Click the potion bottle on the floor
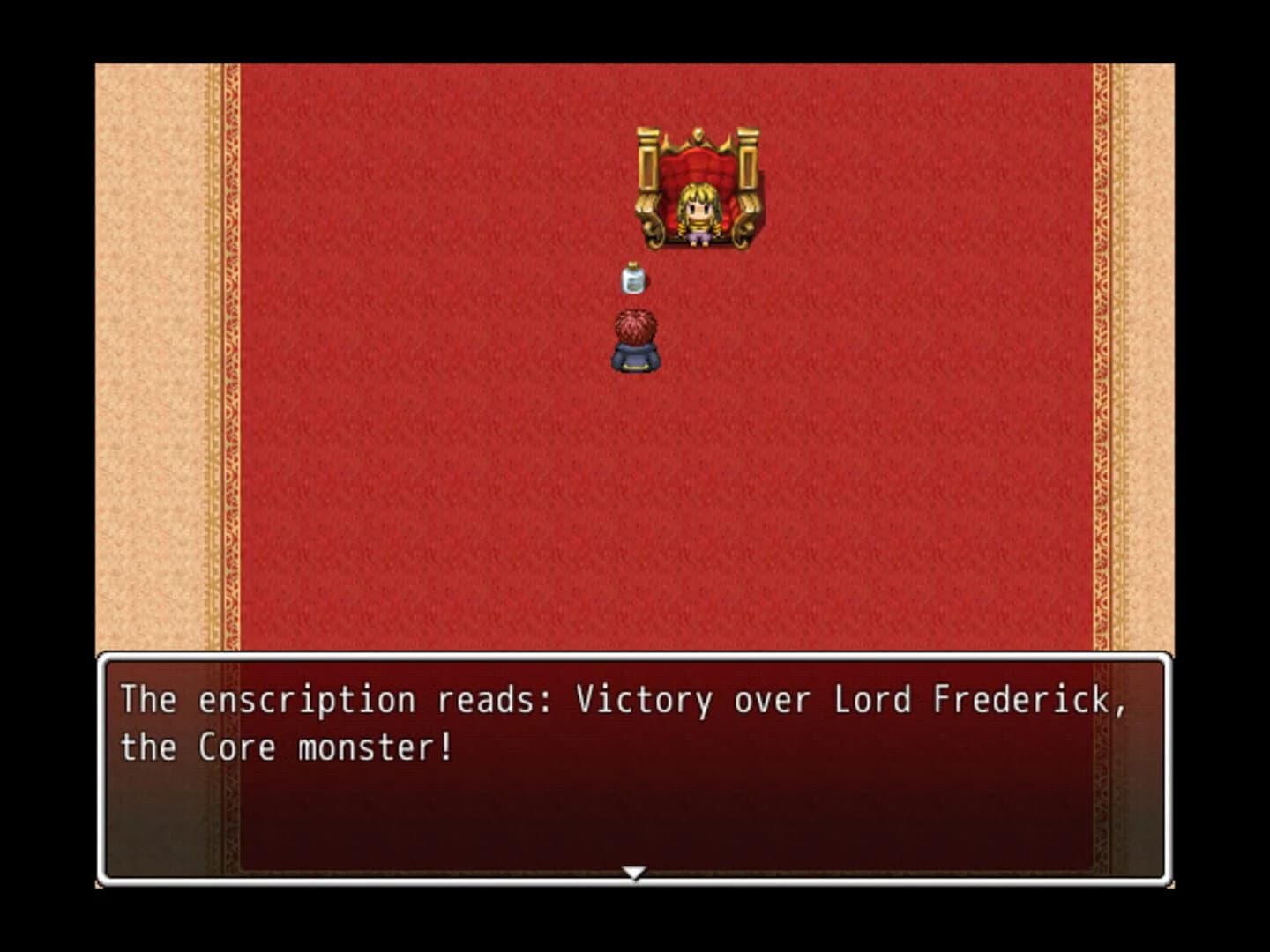The width and height of the screenshot is (1270, 952). (633, 280)
